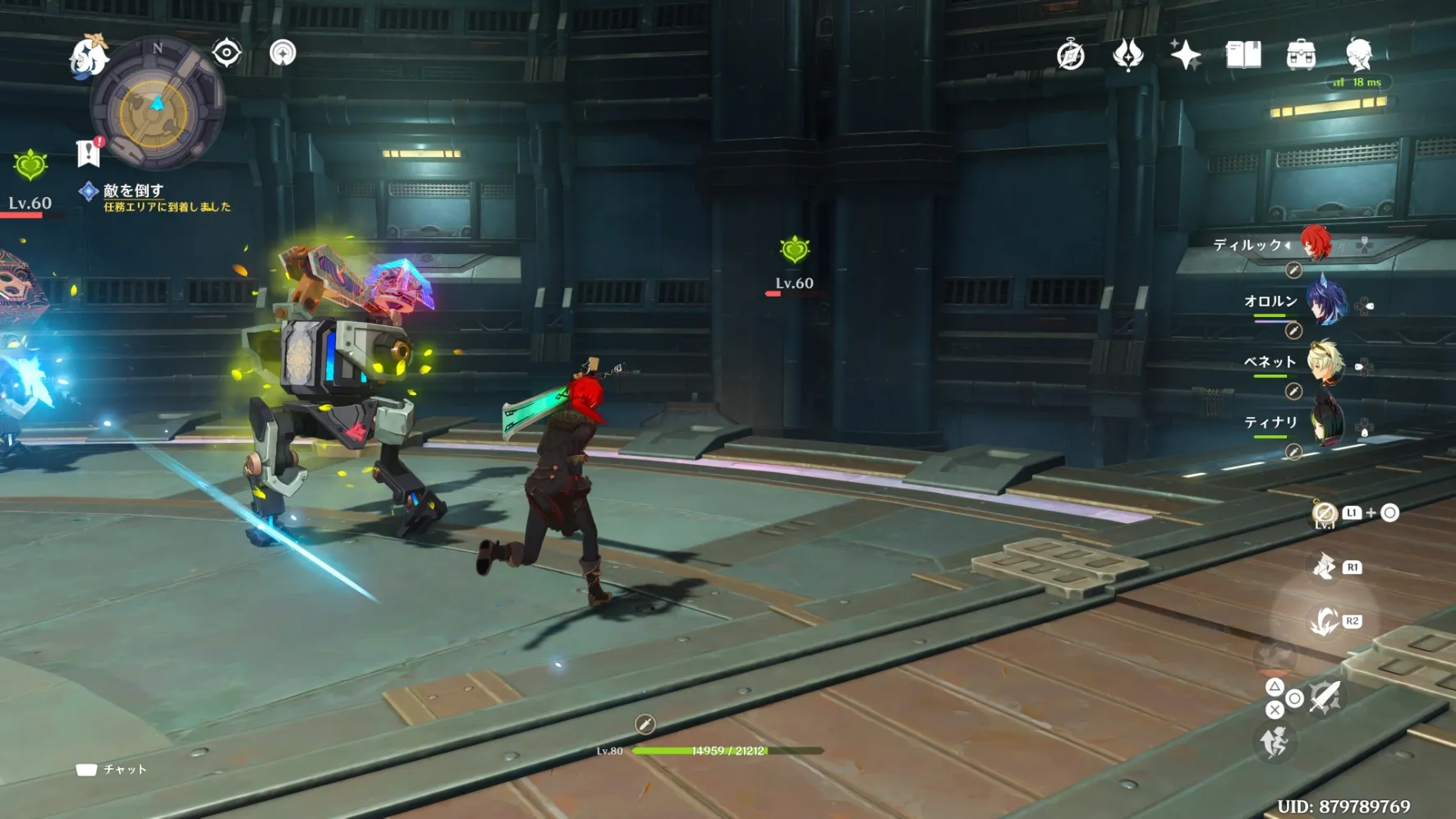Open the チャット chat box
Viewport: 1456px width, 819px height.
tap(113, 770)
